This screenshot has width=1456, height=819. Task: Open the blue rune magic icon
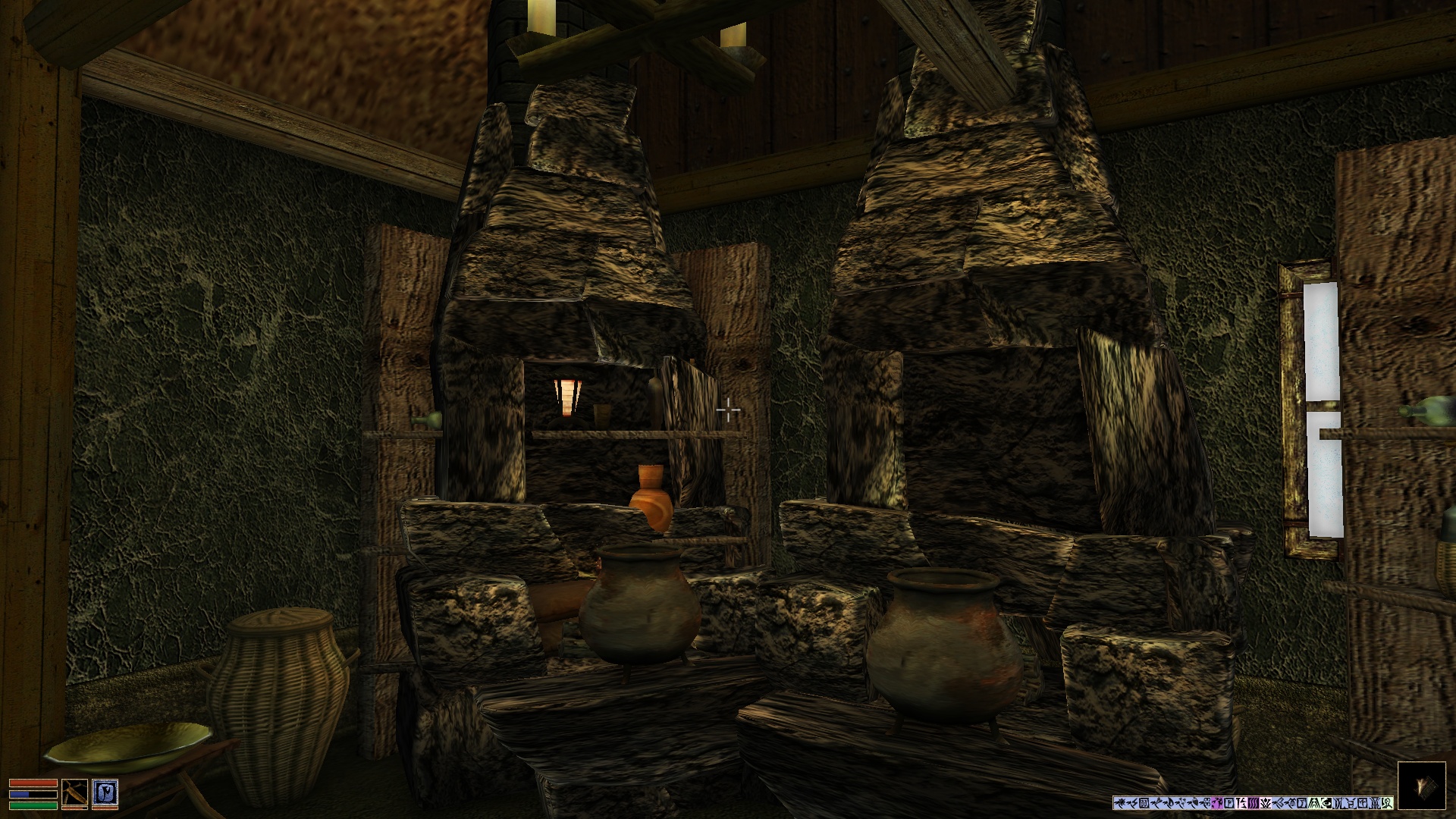click(105, 792)
